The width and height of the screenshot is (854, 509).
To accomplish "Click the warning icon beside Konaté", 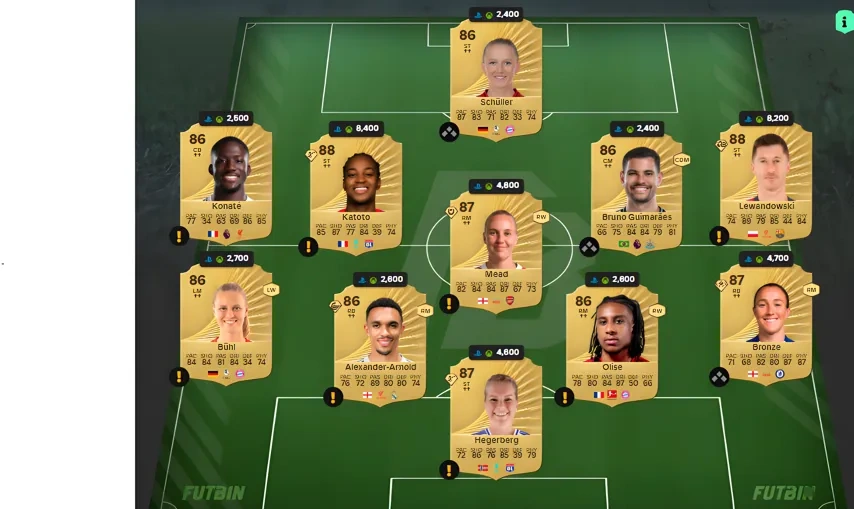I will pyautogui.click(x=179, y=236).
